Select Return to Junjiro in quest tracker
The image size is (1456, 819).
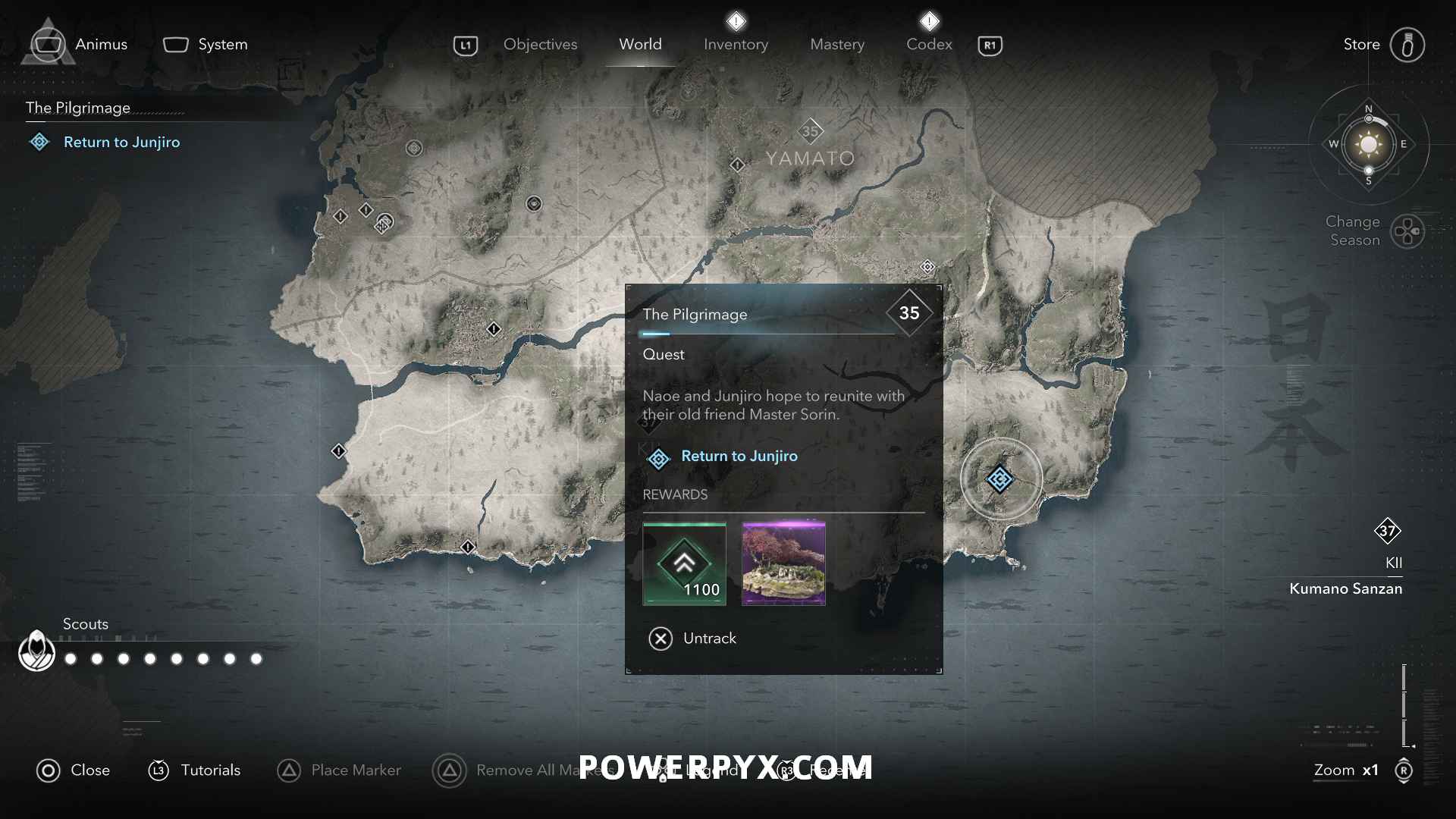tap(121, 143)
